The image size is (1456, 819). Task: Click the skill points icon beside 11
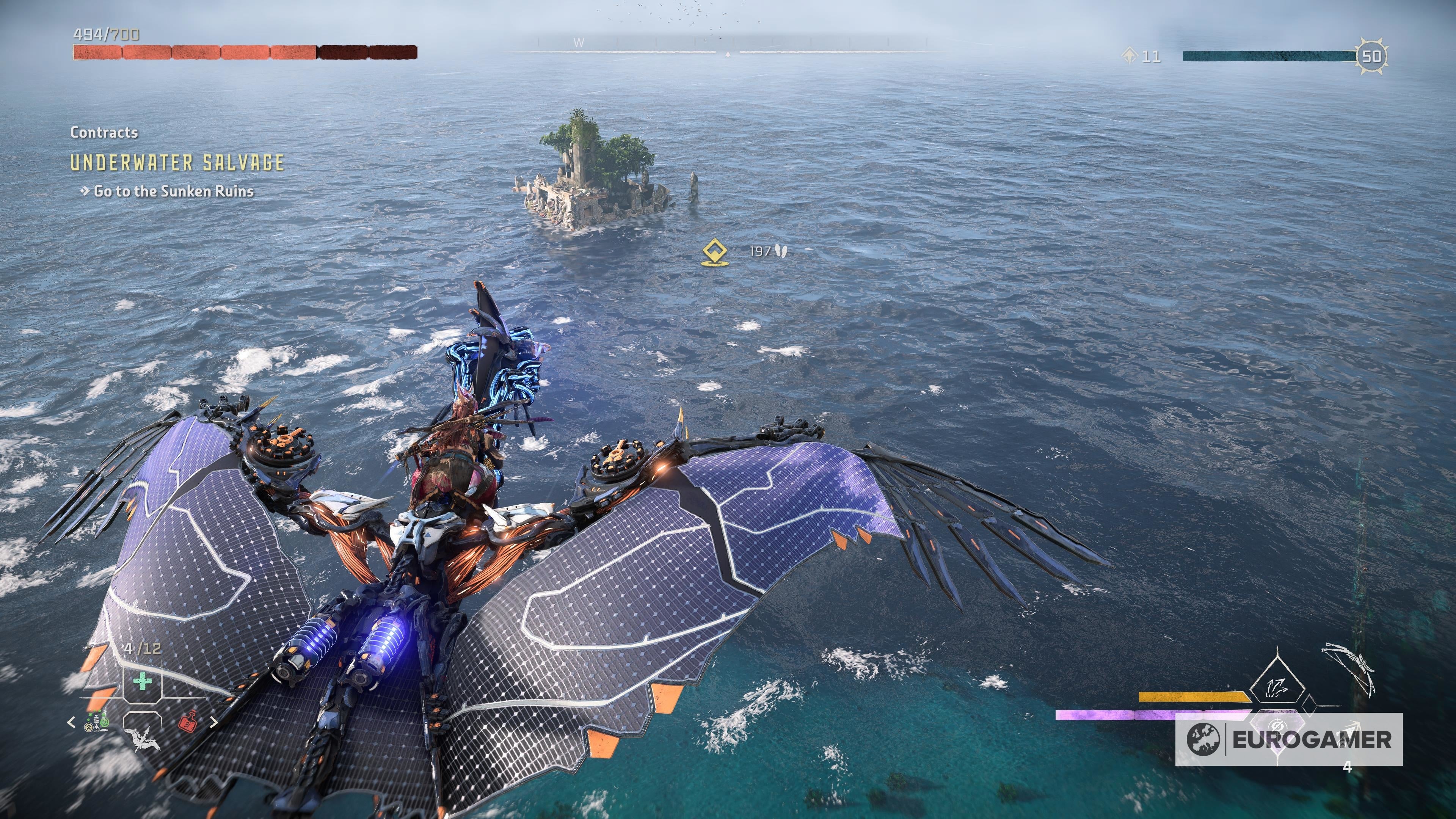(x=1129, y=56)
